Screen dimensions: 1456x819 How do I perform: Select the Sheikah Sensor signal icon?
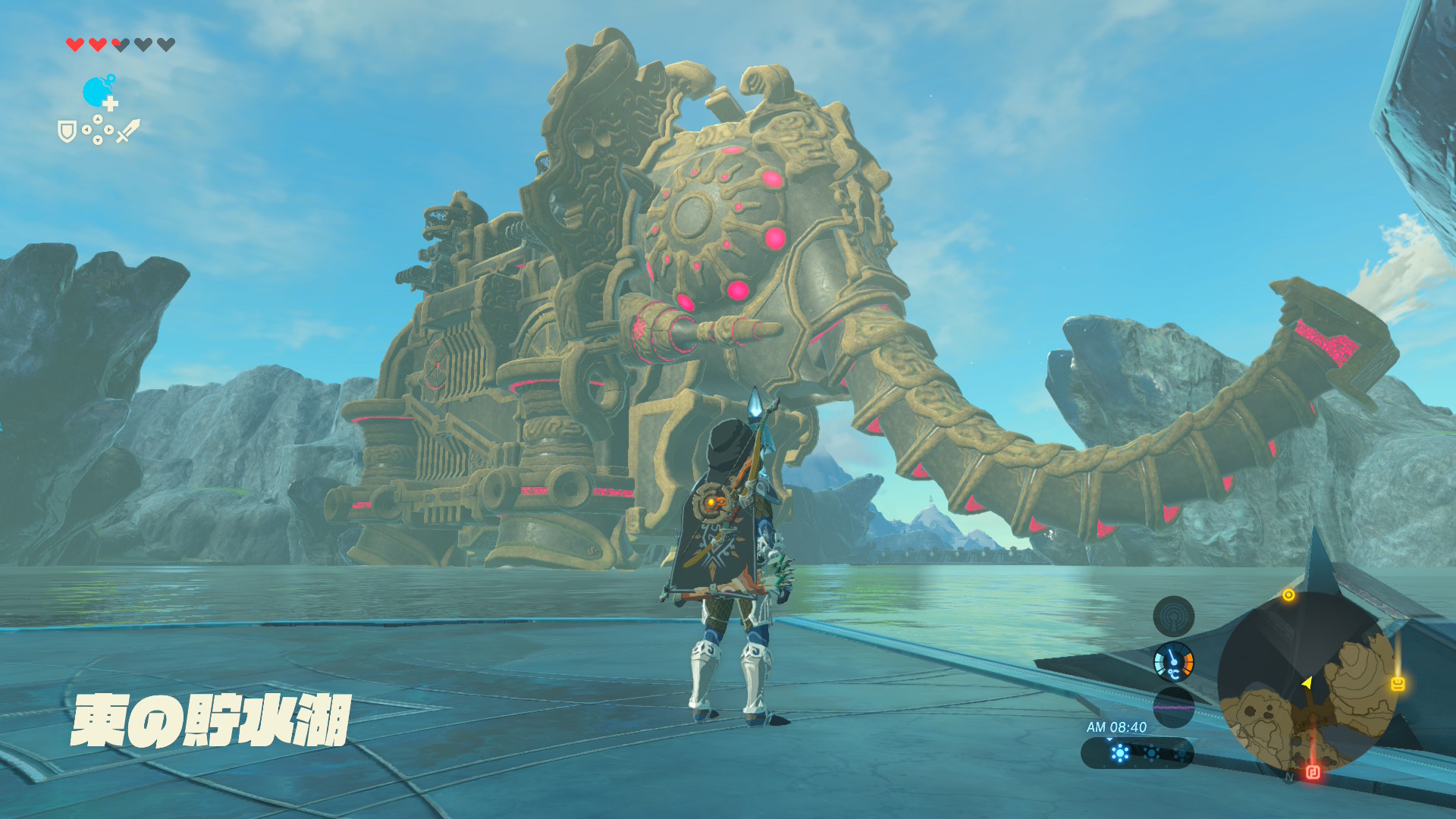(1173, 617)
